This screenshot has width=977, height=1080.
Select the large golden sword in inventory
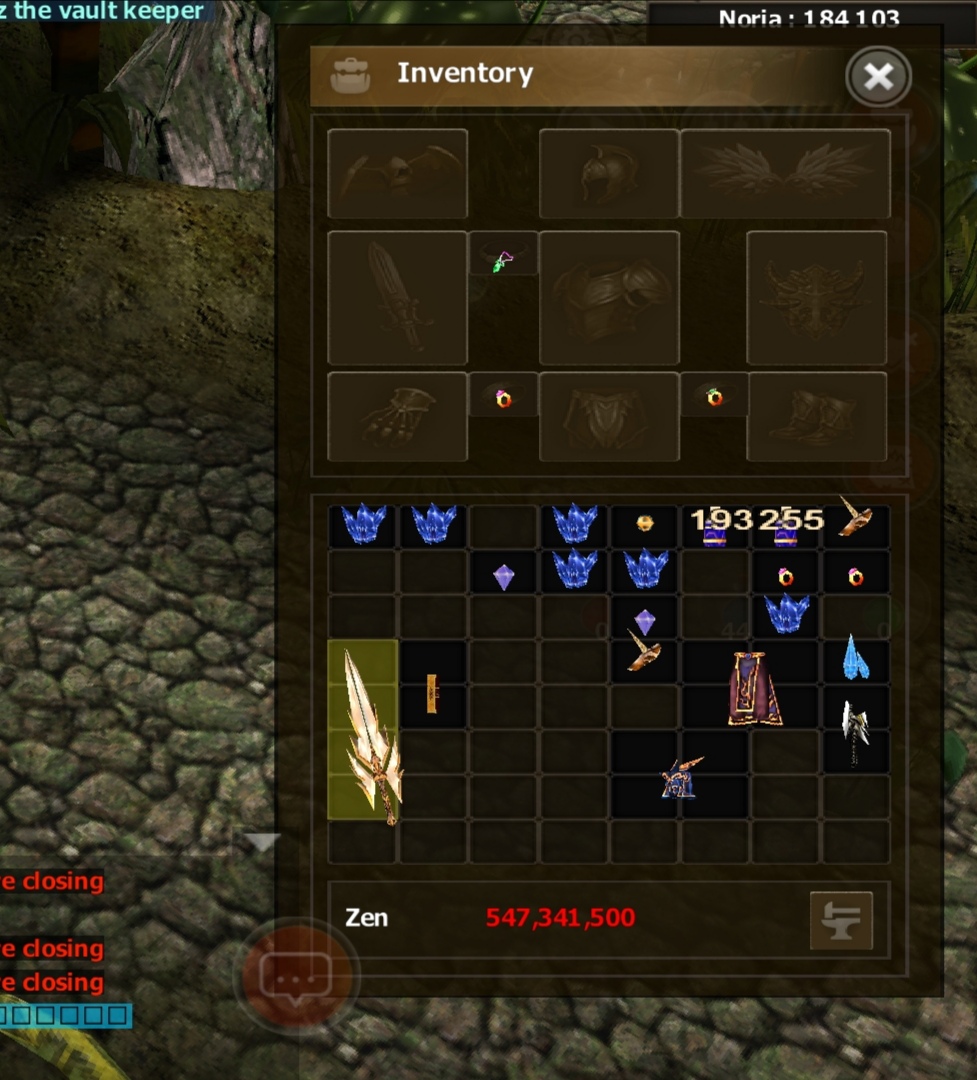[x=366, y=733]
